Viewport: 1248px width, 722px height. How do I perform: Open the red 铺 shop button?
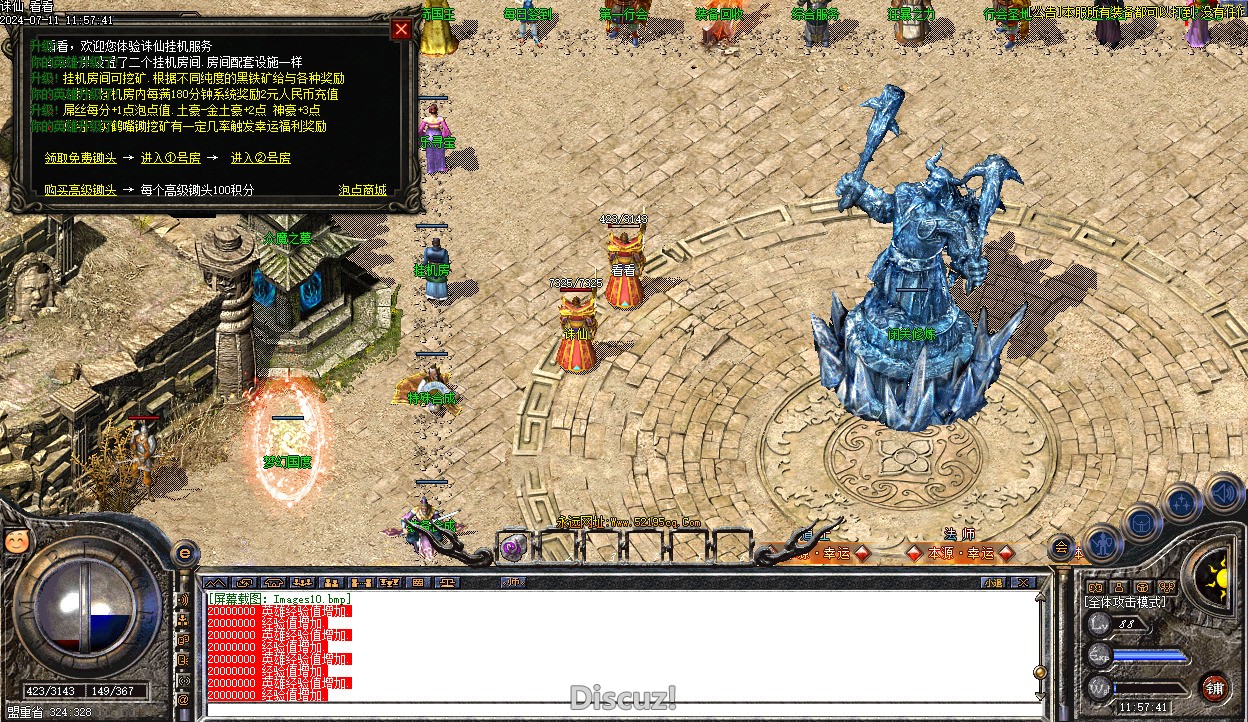tap(1214, 687)
